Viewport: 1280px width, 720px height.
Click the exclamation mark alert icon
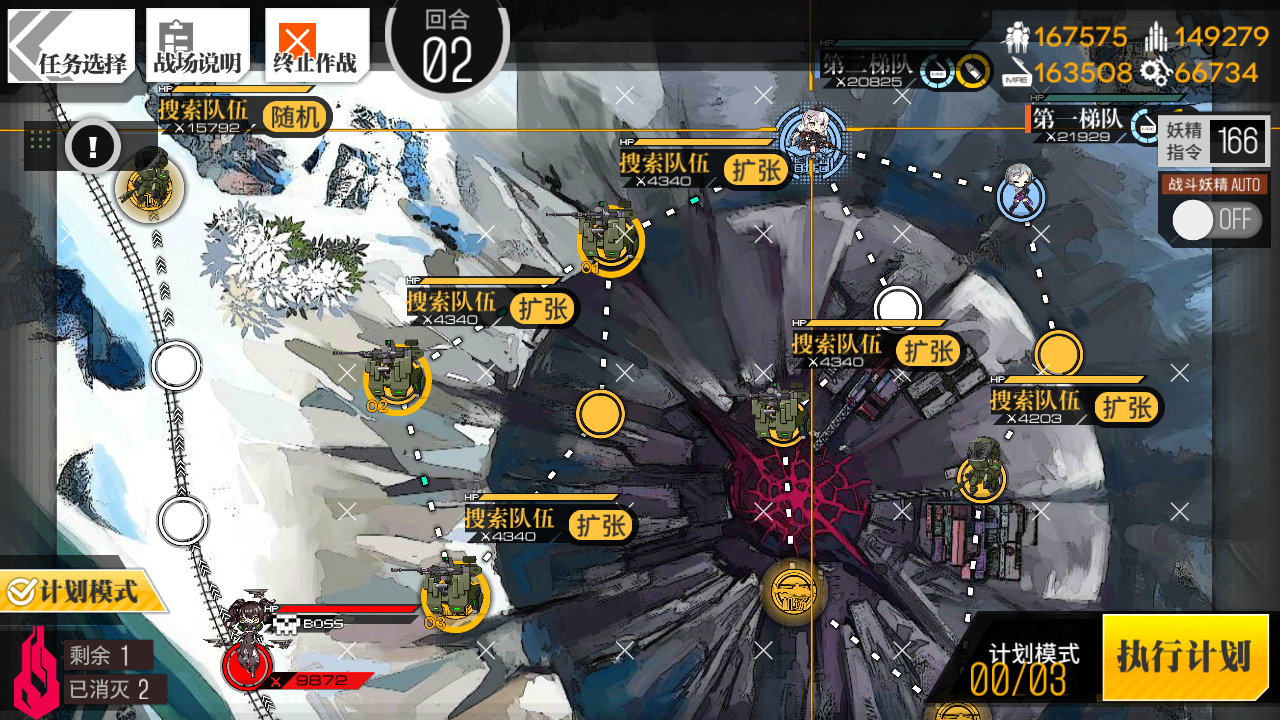93,147
